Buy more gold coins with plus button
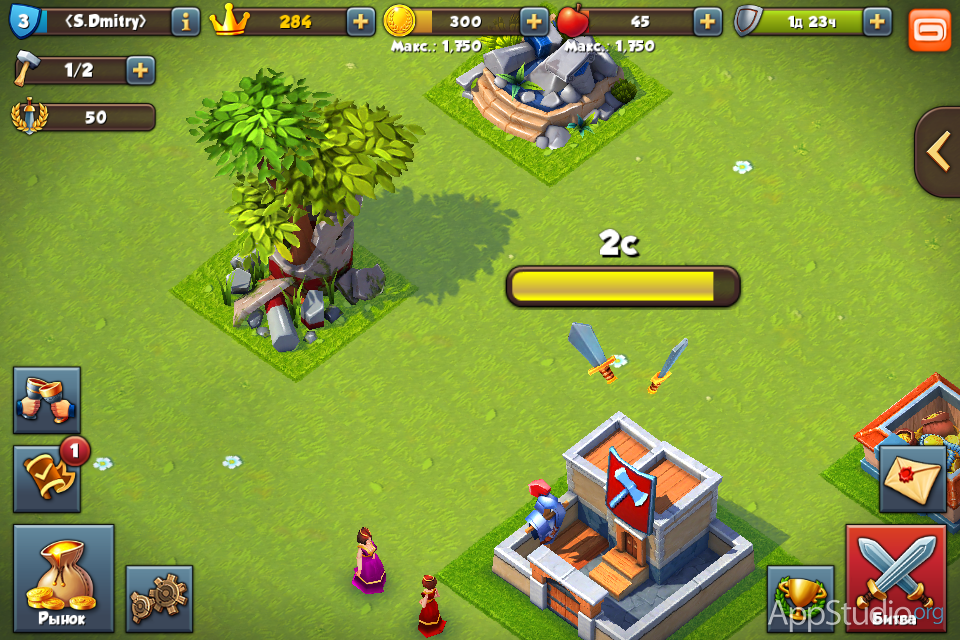 point(534,21)
